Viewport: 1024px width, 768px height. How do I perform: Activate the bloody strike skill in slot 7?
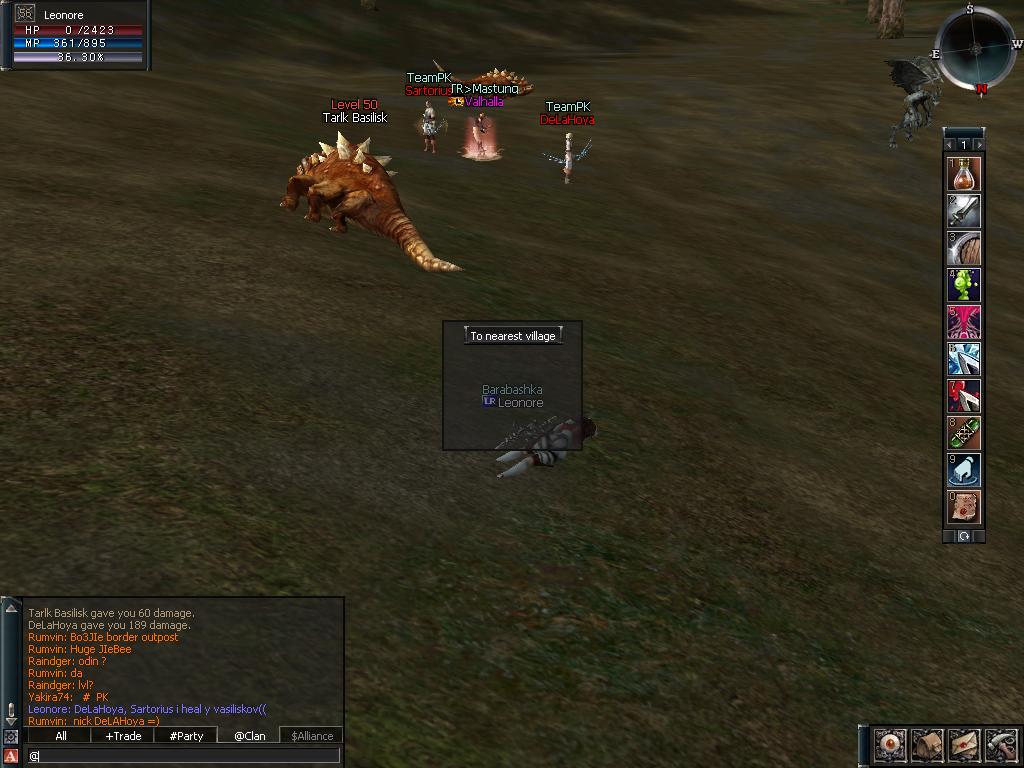coord(964,397)
